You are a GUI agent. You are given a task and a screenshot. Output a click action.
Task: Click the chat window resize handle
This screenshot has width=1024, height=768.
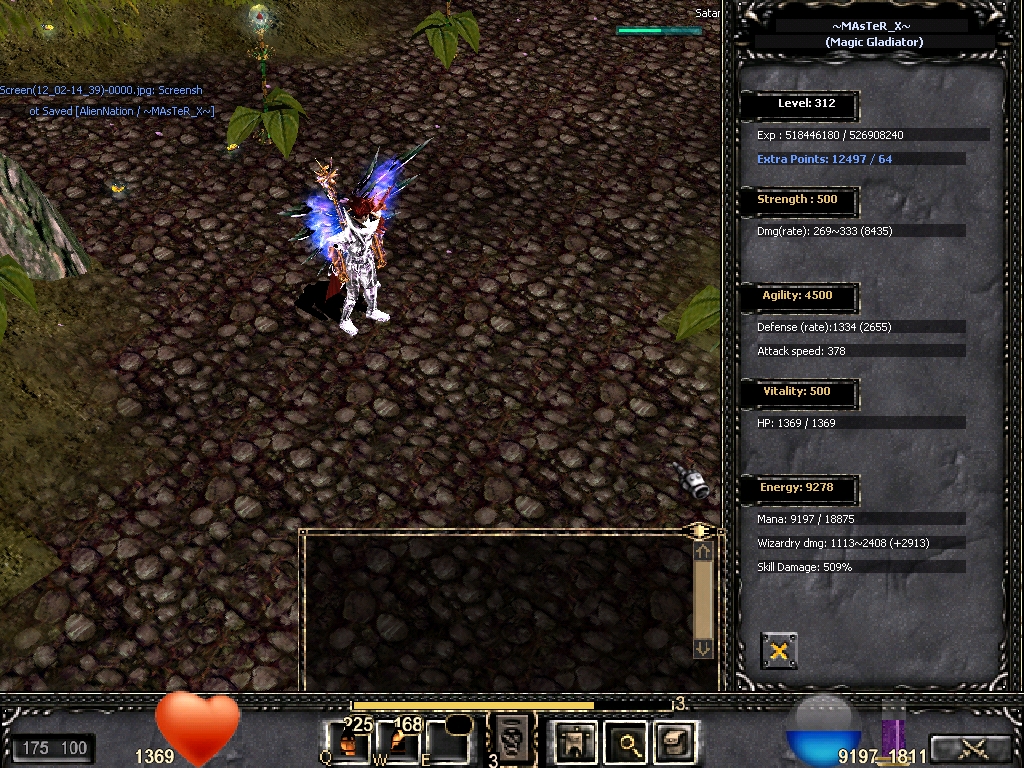pos(701,530)
